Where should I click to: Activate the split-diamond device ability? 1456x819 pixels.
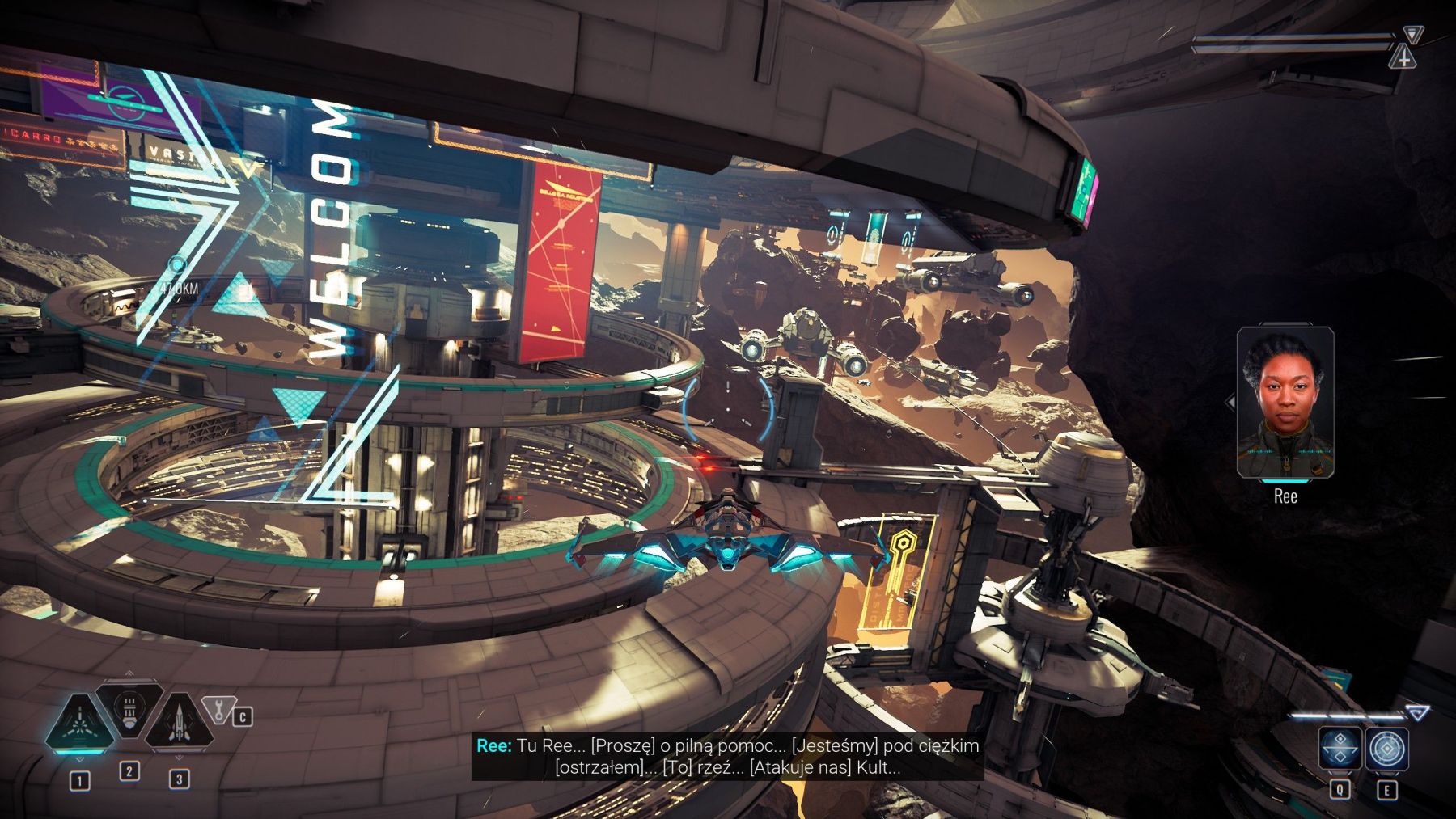click(1340, 749)
